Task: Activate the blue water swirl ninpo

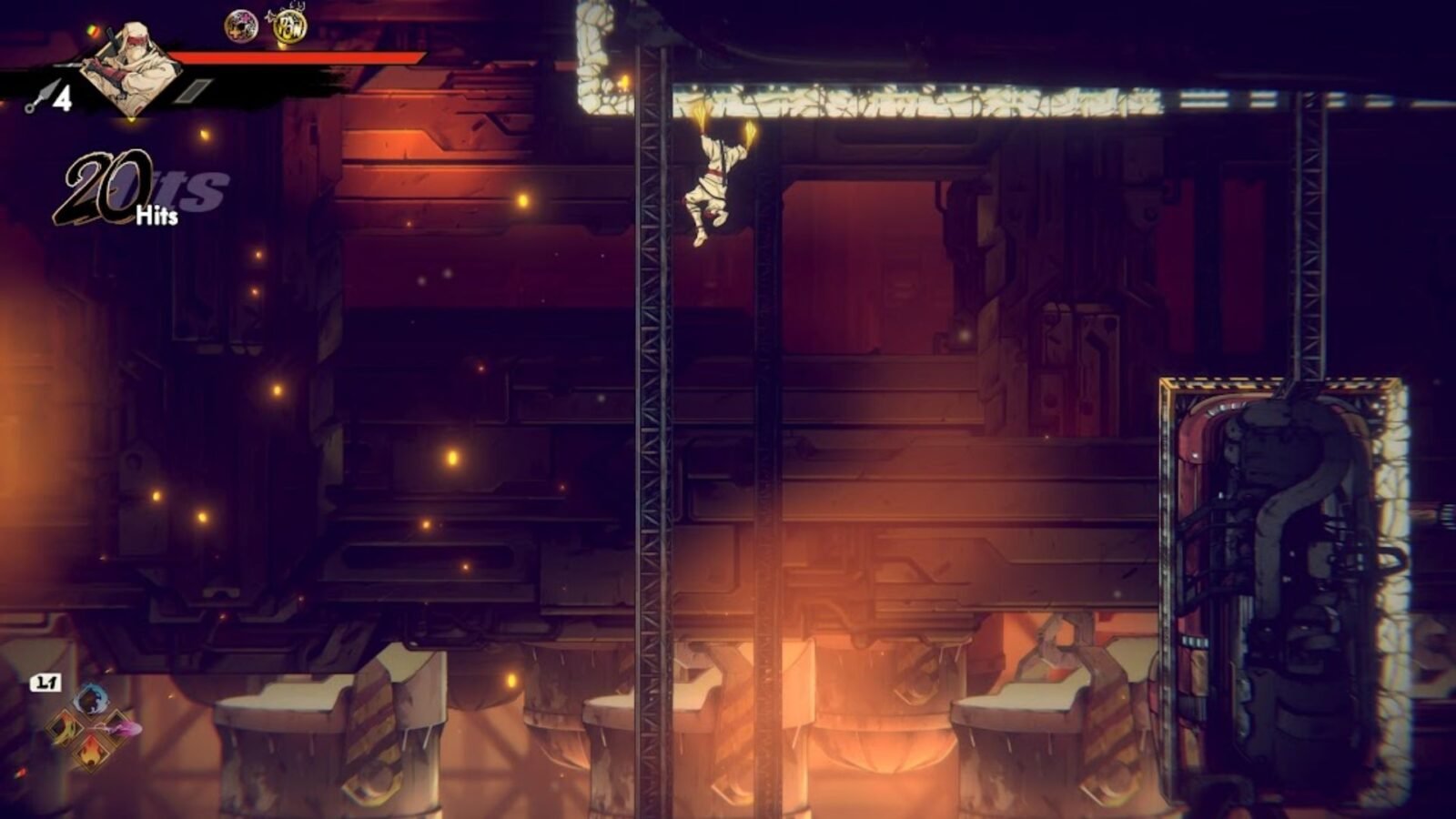Action: tap(92, 700)
